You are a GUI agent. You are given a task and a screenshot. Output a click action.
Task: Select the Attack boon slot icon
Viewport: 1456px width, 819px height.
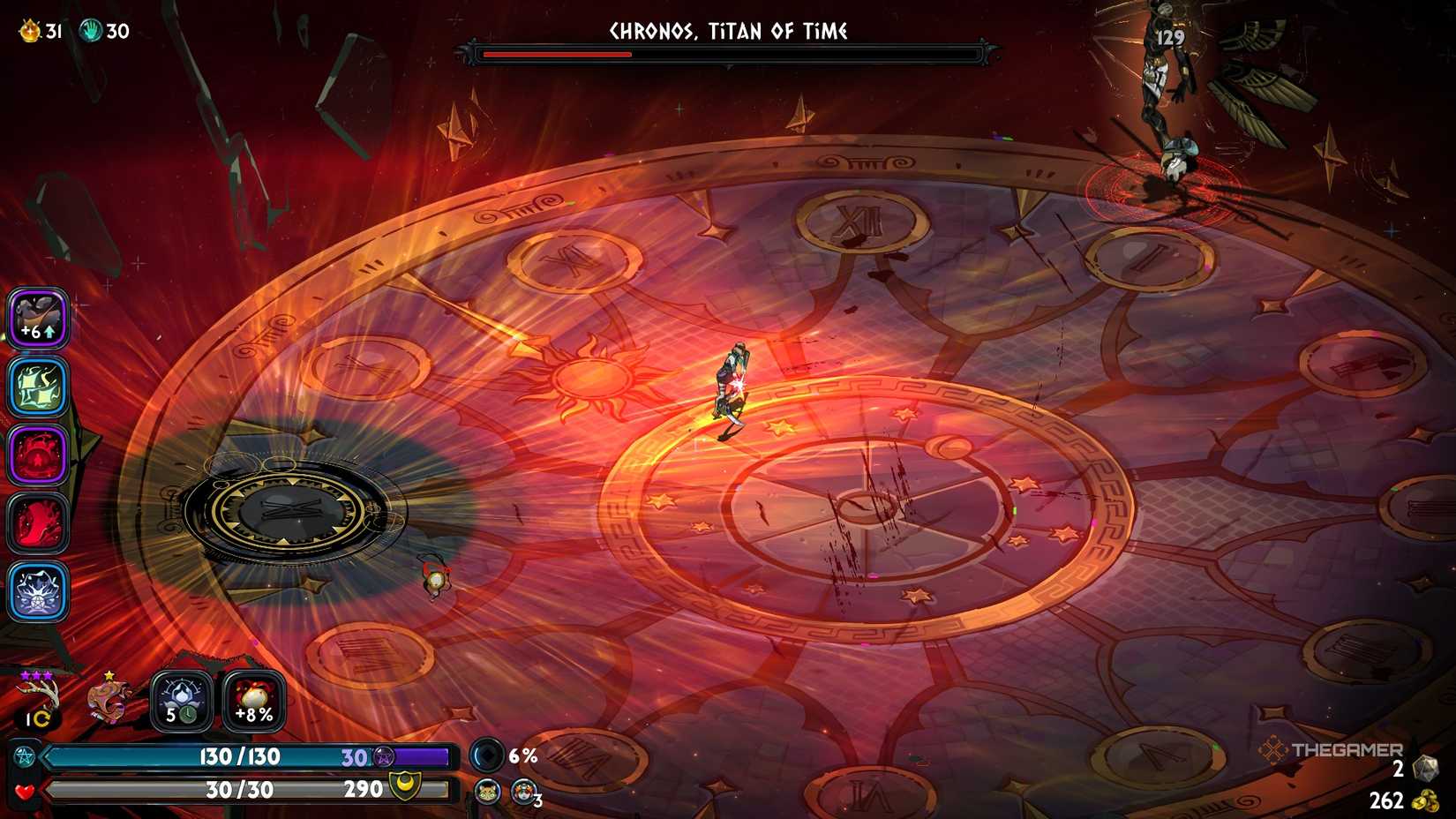(37, 318)
